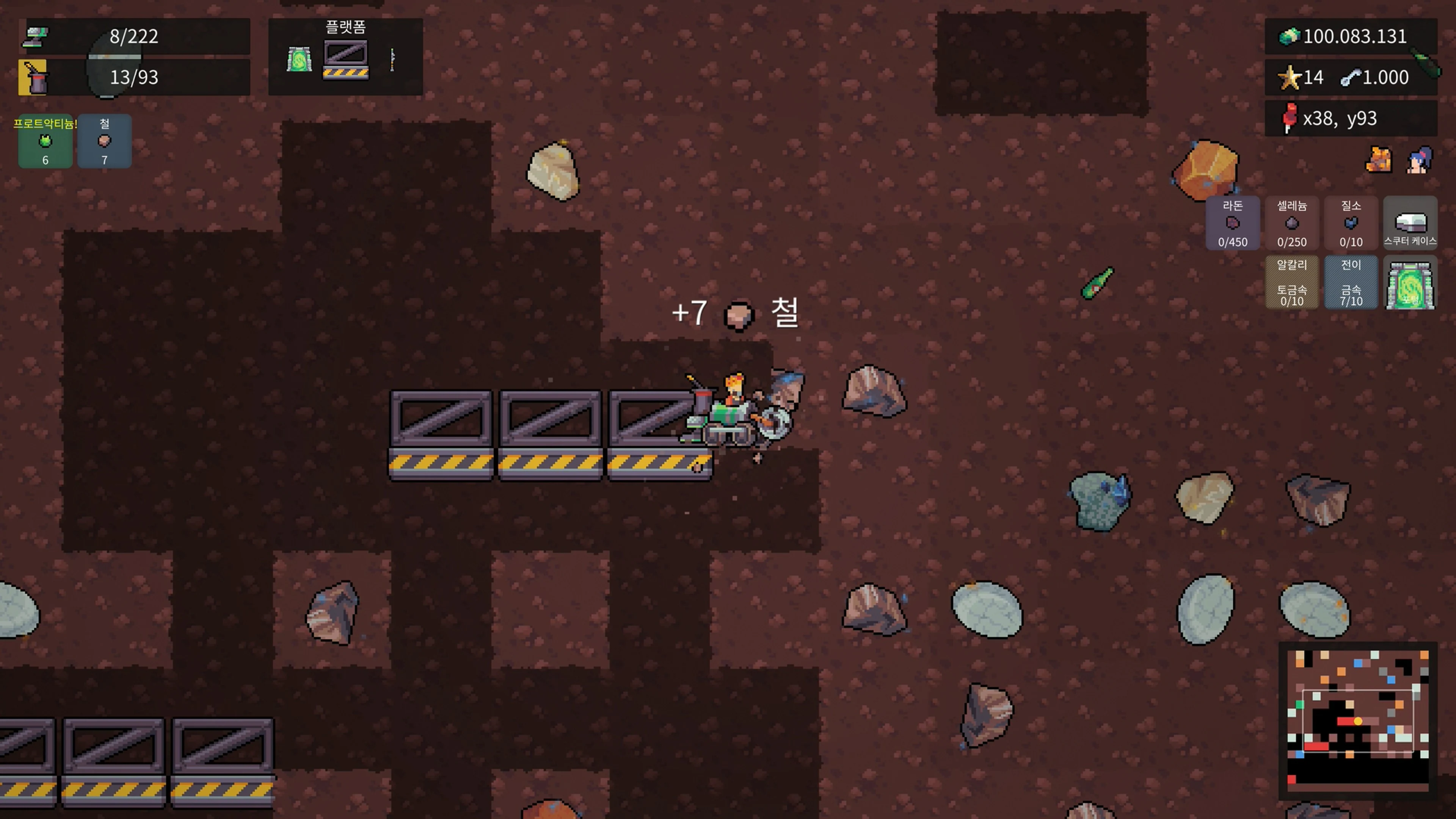Click the orange ore chunk icon
The width and height of the screenshot is (1456, 819).
1378,160
